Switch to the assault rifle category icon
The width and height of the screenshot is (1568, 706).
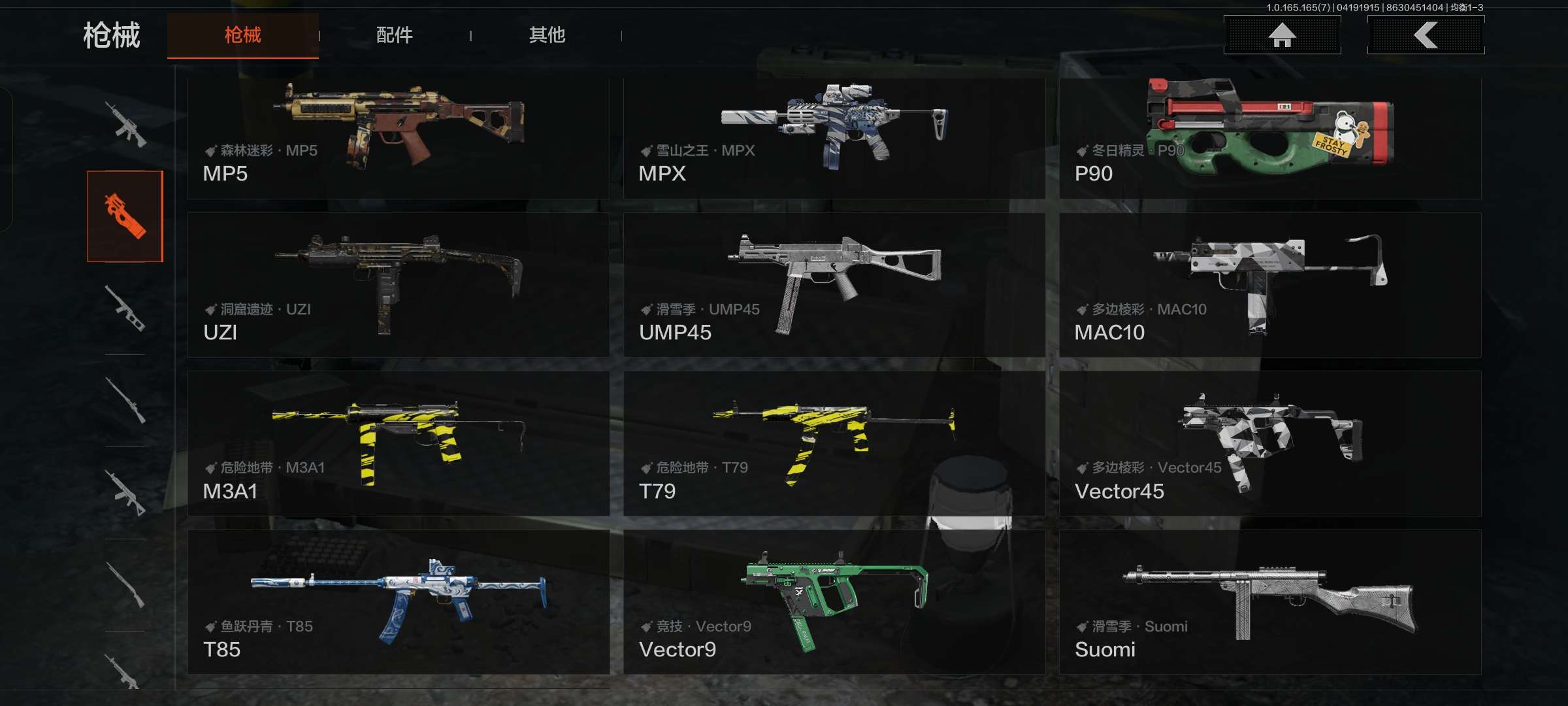pos(125,124)
